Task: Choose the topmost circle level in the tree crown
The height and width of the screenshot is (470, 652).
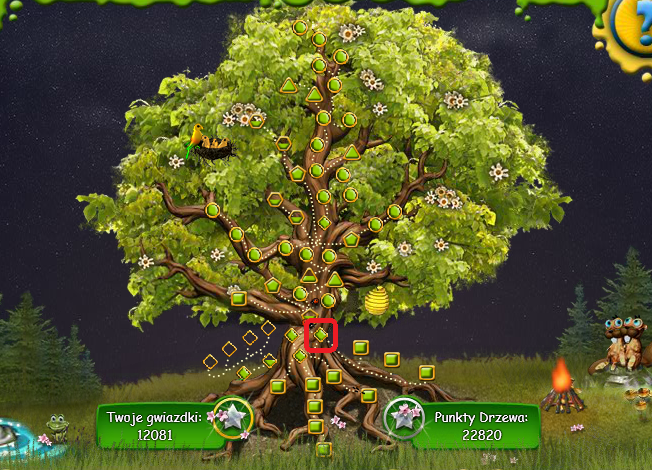Action: 299,27
